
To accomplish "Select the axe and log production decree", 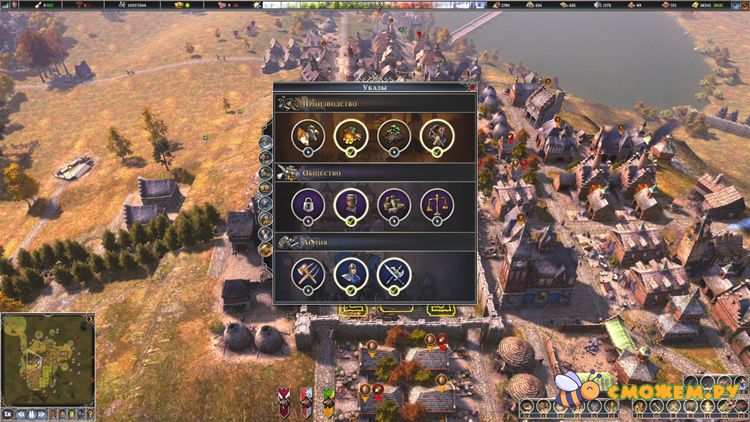I will (306, 134).
